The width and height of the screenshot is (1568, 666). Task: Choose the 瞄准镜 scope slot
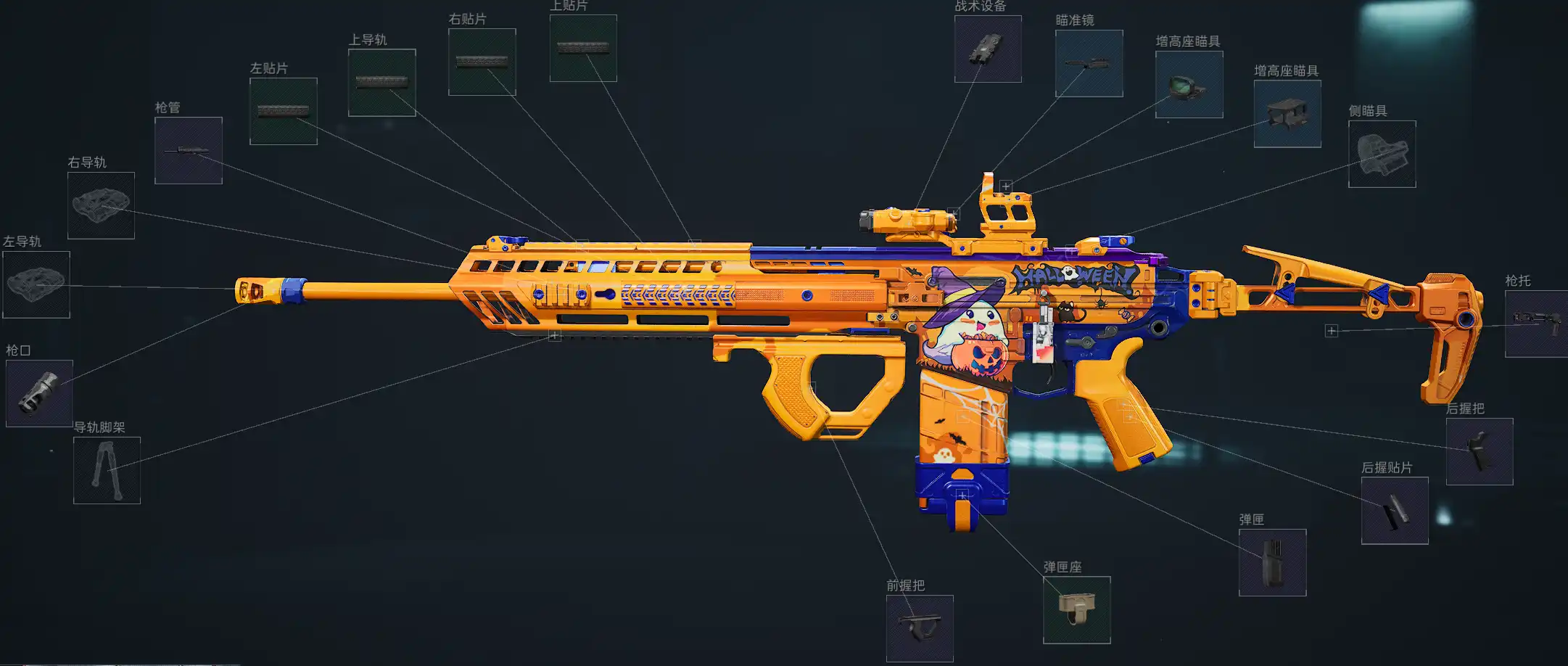pyautogui.click(x=1089, y=63)
